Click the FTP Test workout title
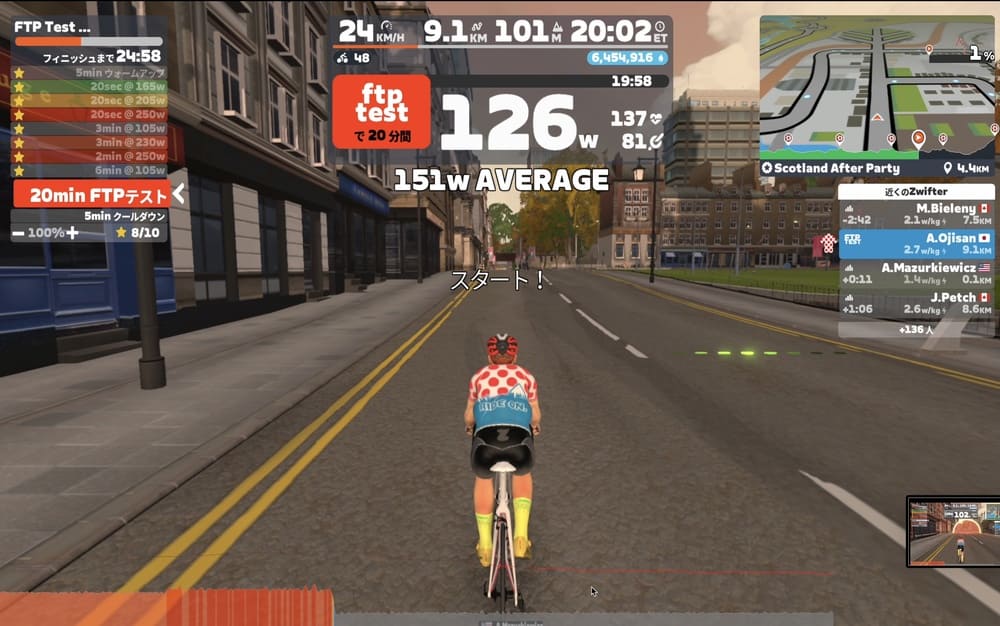 52,27
